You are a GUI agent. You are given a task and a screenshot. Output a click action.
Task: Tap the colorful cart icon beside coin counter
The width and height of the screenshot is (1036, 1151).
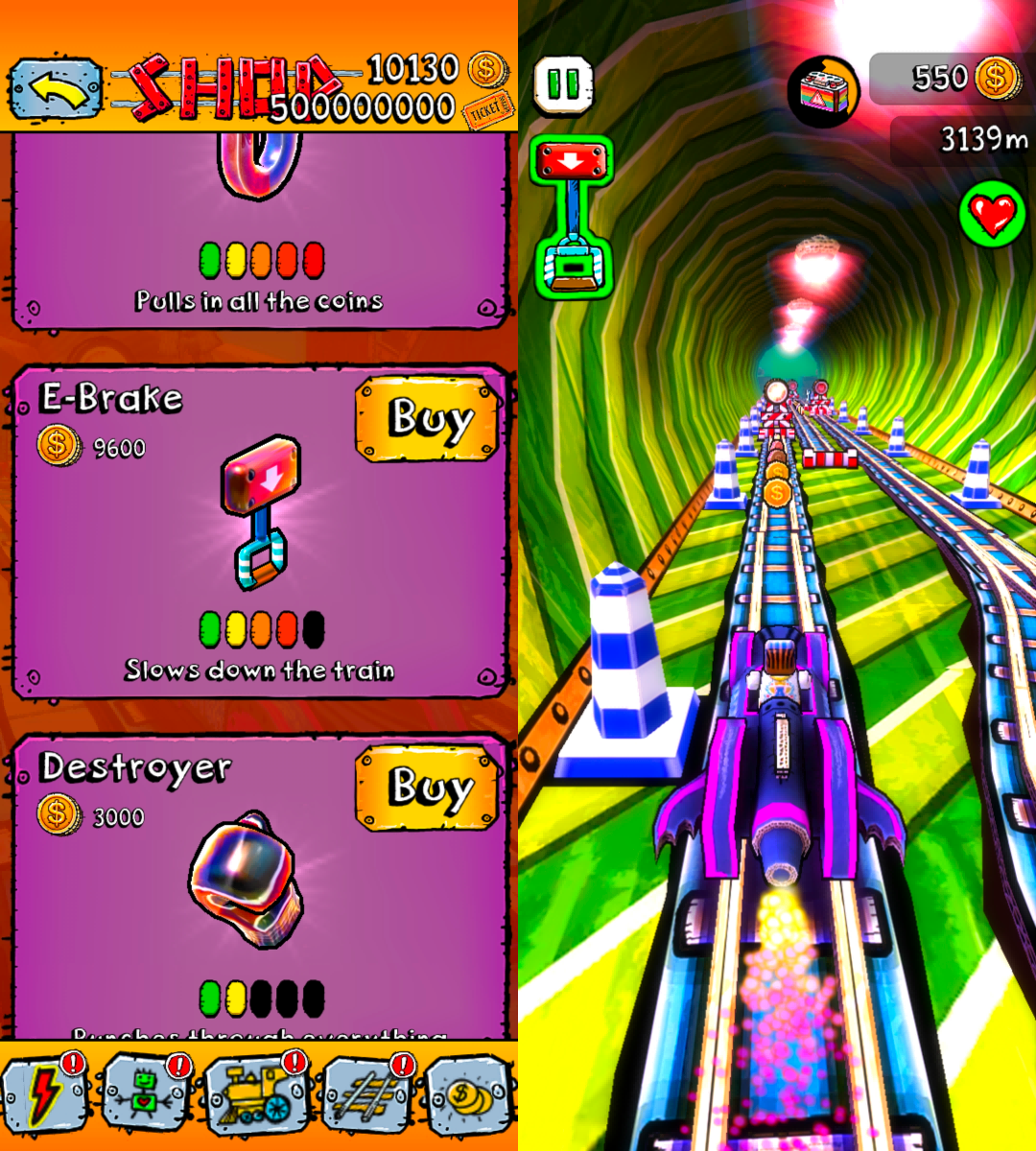pos(824,90)
